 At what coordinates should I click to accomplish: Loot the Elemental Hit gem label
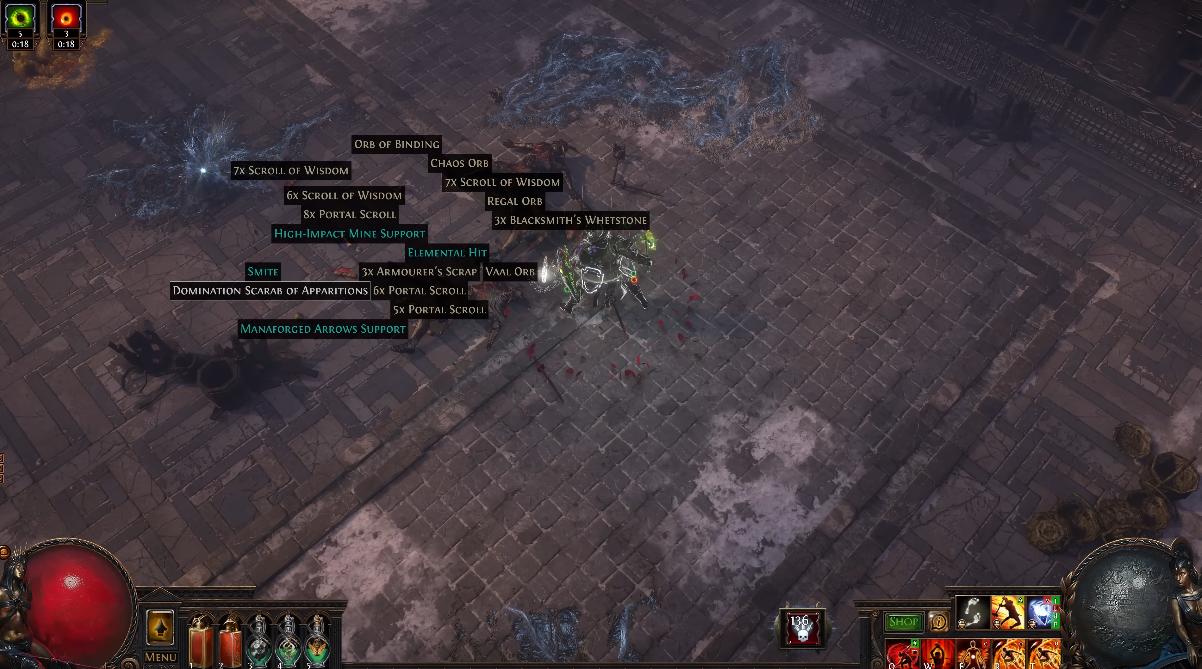[x=447, y=252]
